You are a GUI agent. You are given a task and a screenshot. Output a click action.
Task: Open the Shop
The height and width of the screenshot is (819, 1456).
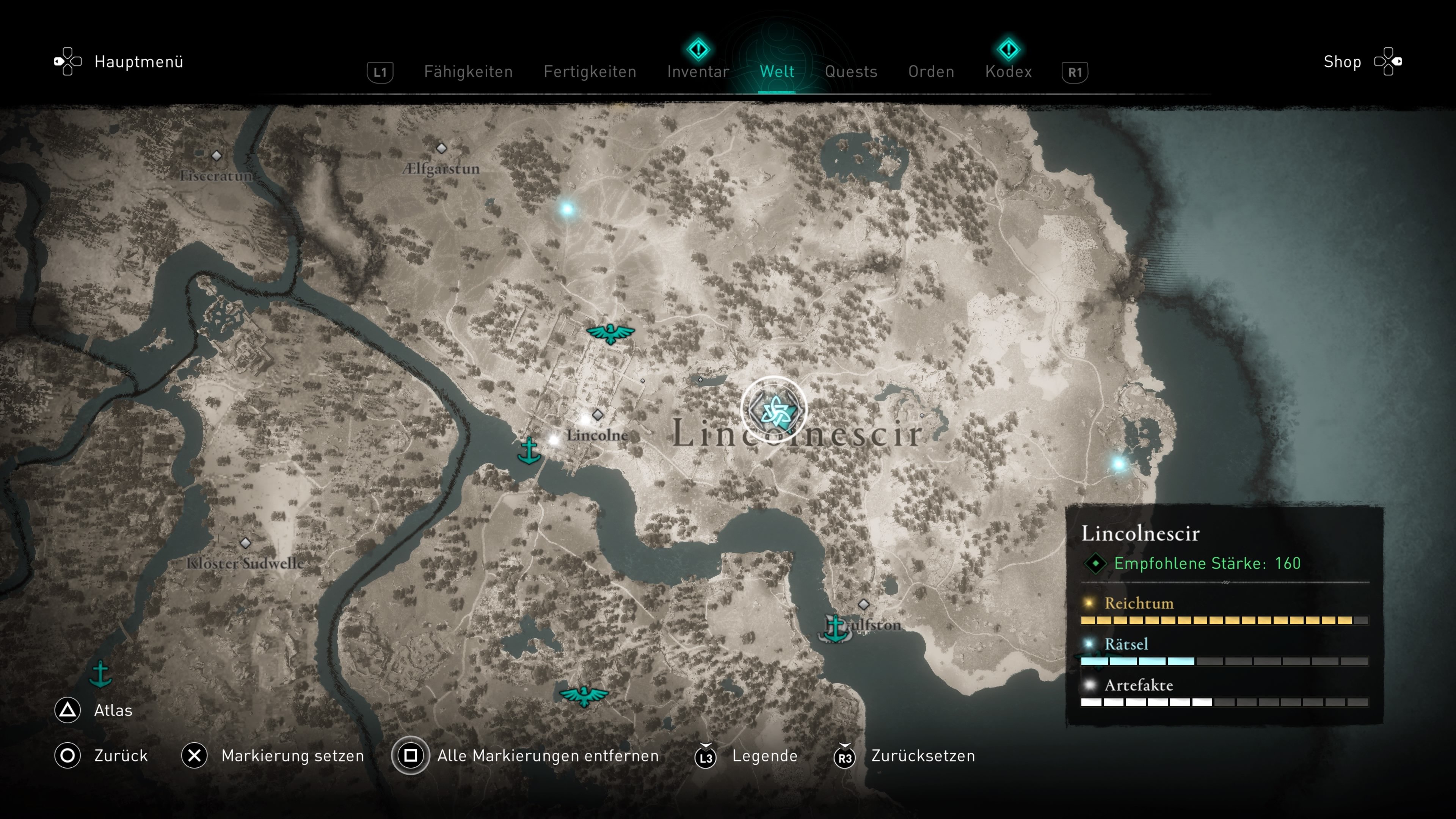[x=1342, y=61]
